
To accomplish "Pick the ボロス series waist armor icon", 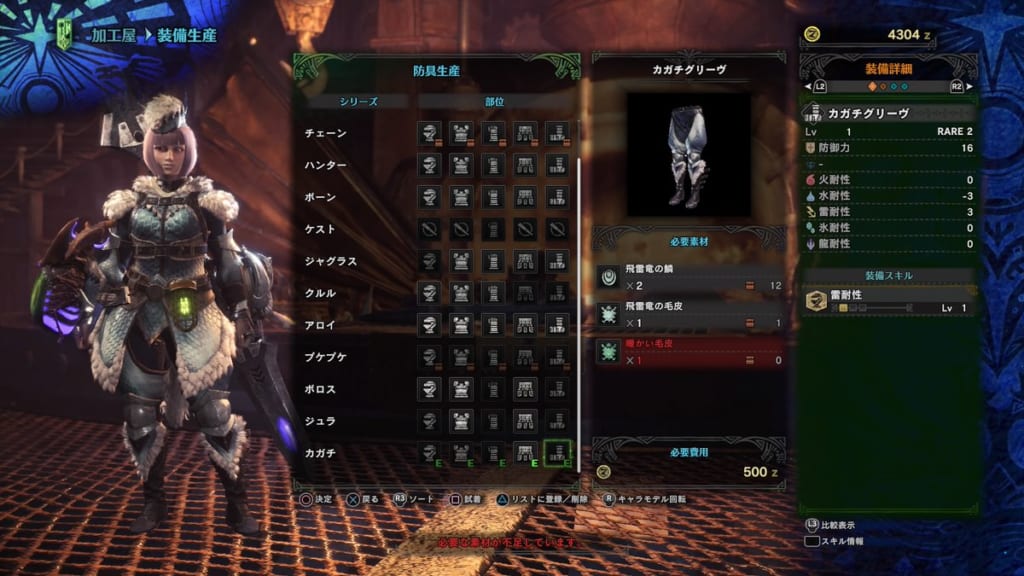I will coord(525,389).
